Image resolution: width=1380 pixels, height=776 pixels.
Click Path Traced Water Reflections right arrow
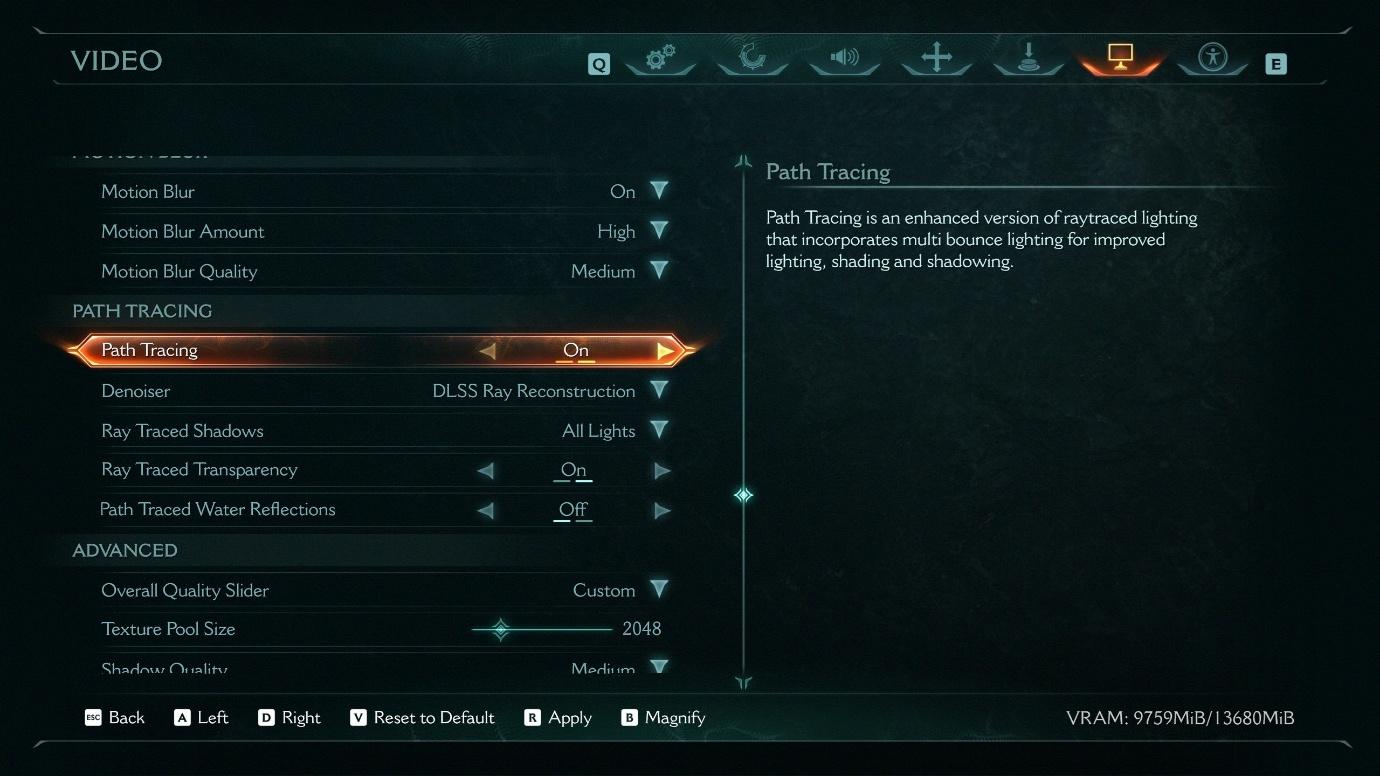pyautogui.click(x=662, y=511)
